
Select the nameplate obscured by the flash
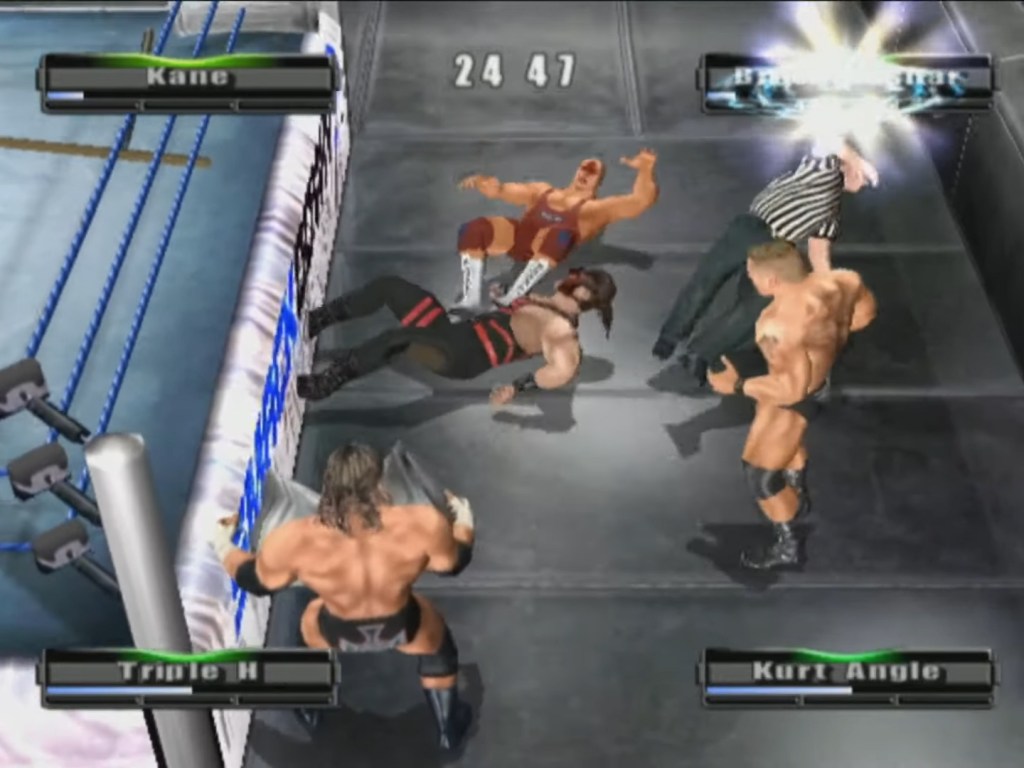(847, 81)
